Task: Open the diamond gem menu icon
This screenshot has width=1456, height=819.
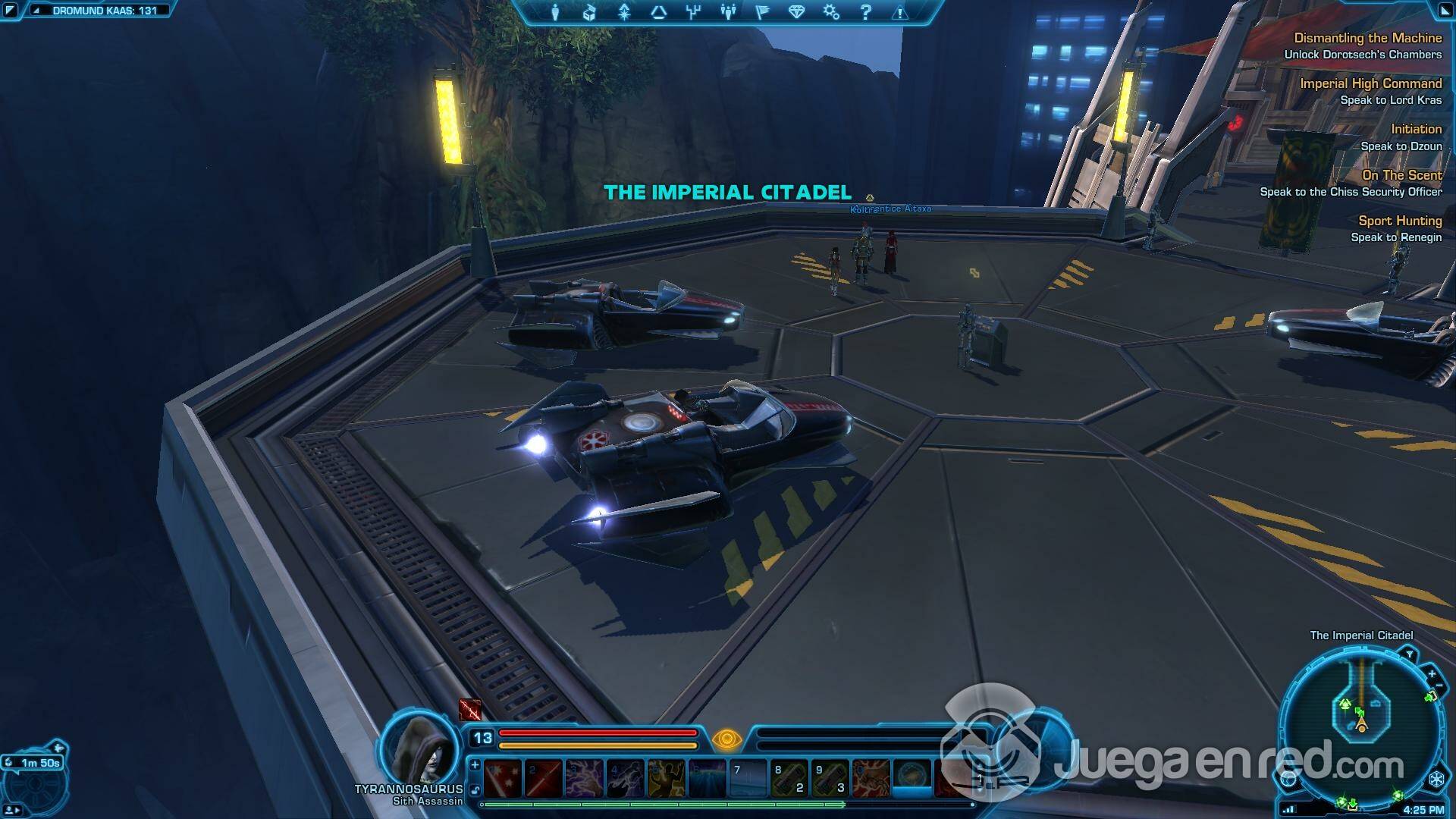Action: tap(796, 12)
